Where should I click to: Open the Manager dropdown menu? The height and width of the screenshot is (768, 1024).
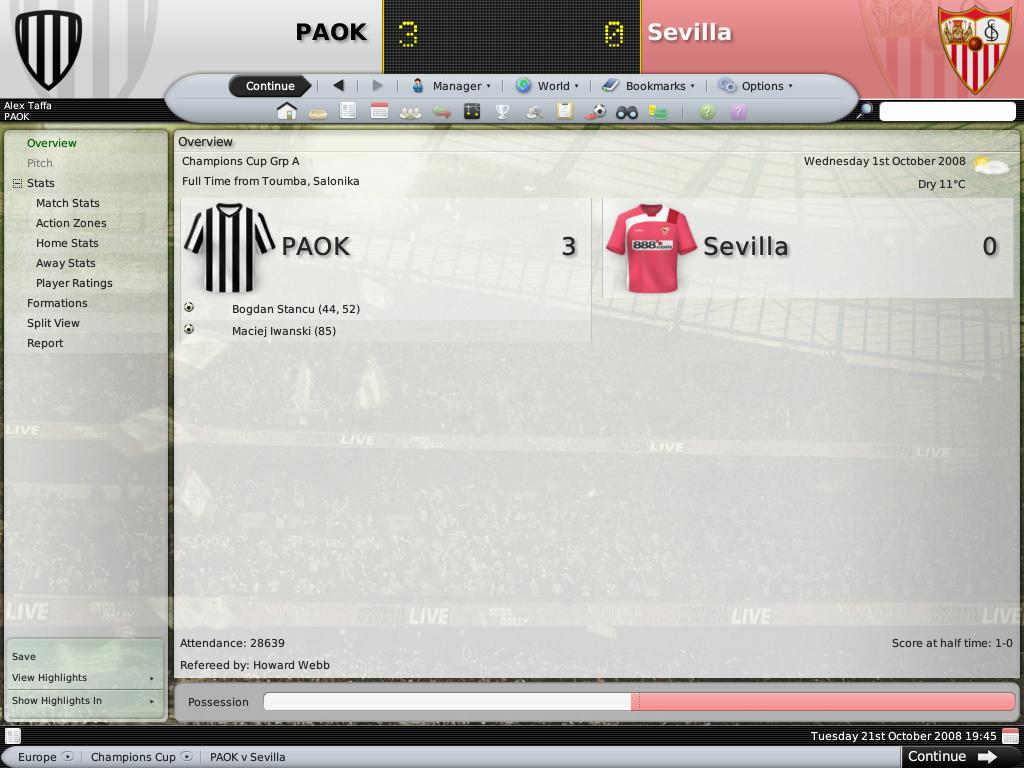click(x=451, y=86)
